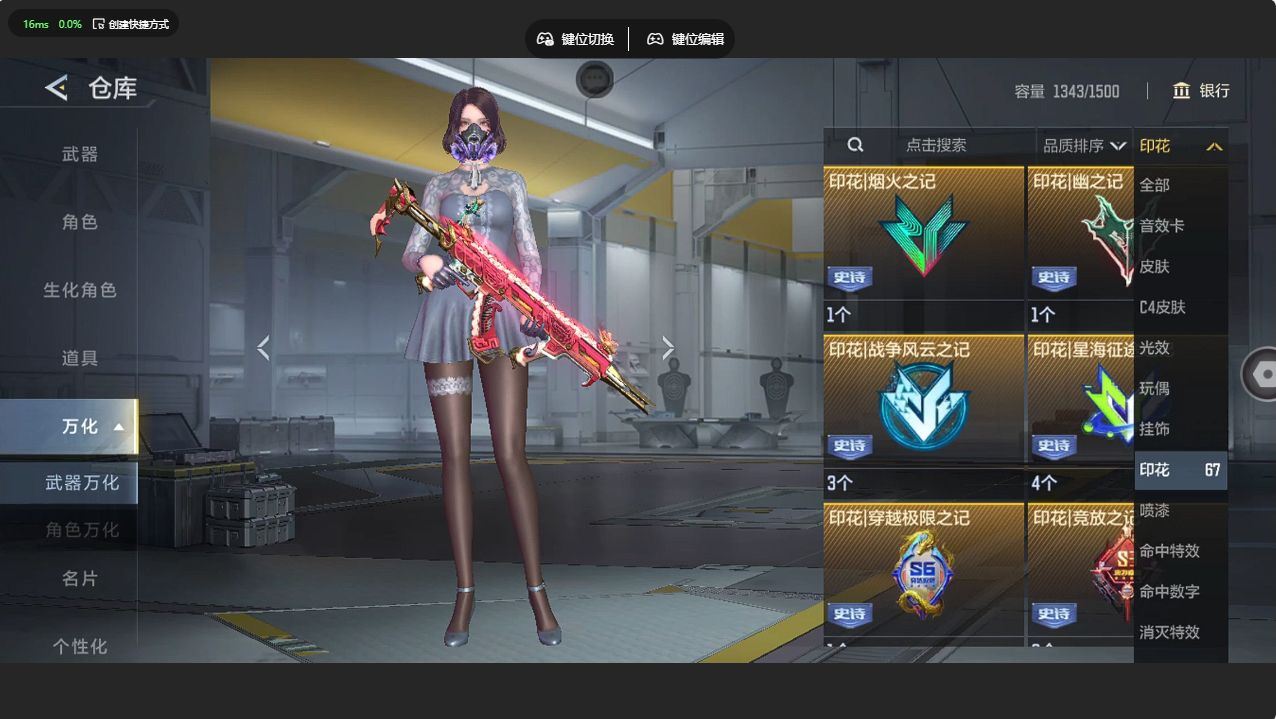Switch to the 角色 category
The width and height of the screenshot is (1276, 719).
pos(80,222)
